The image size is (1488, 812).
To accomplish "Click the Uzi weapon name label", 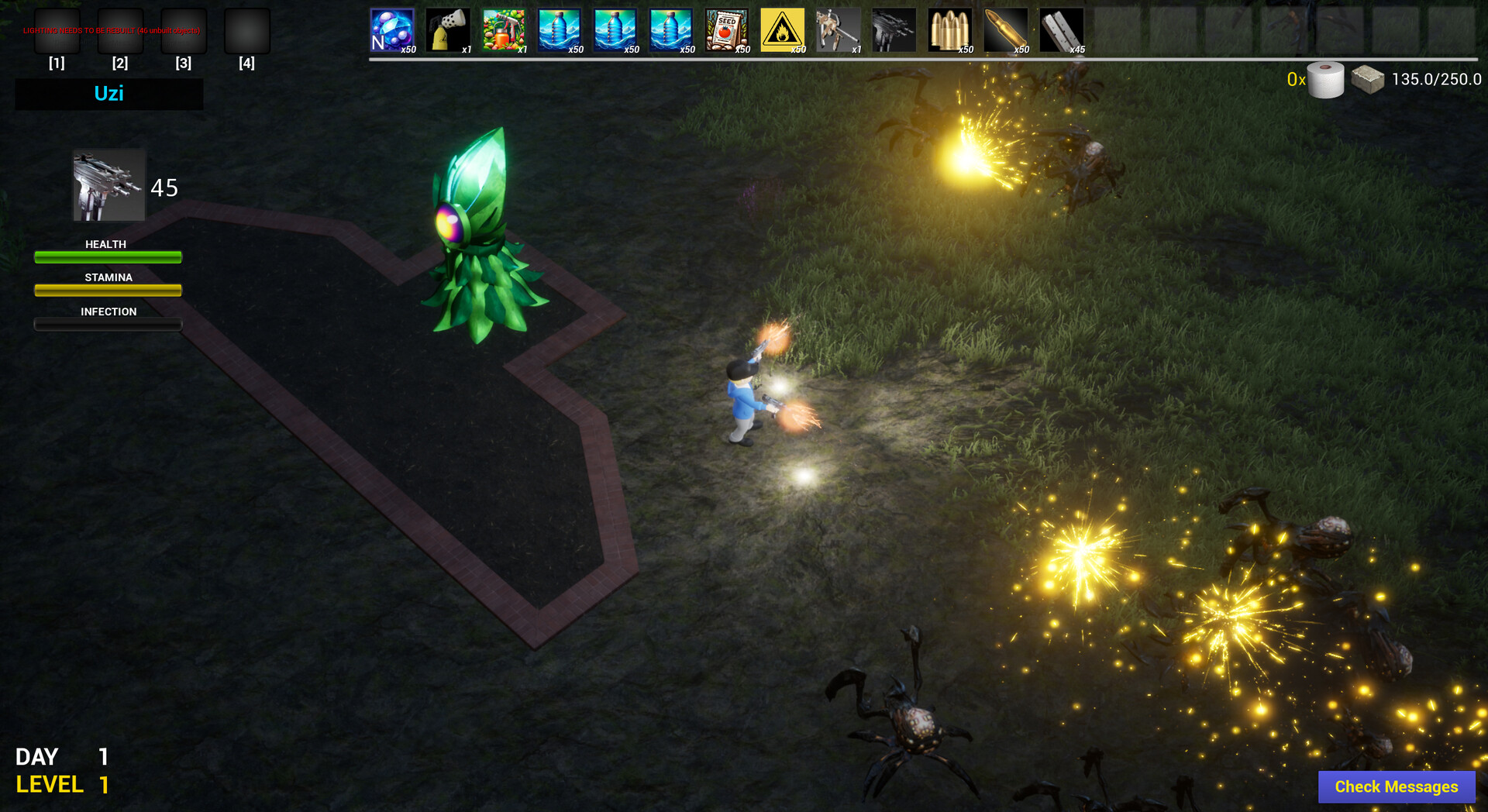I will [x=108, y=94].
